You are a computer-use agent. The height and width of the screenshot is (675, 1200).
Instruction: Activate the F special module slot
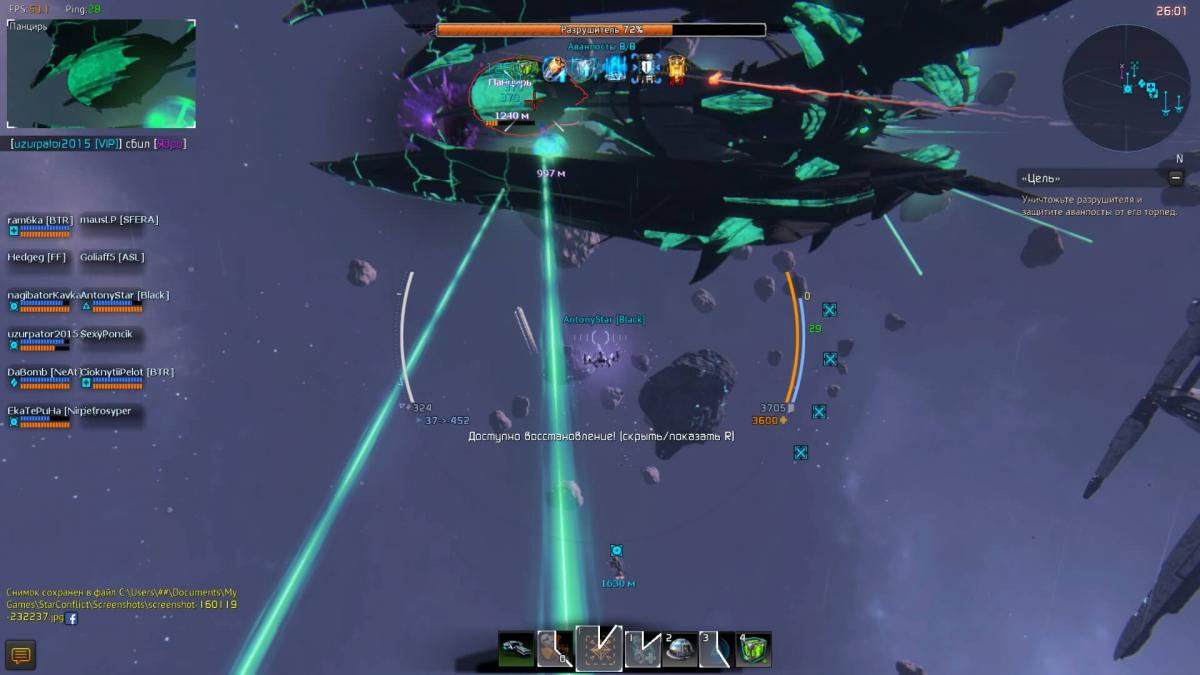click(598, 648)
